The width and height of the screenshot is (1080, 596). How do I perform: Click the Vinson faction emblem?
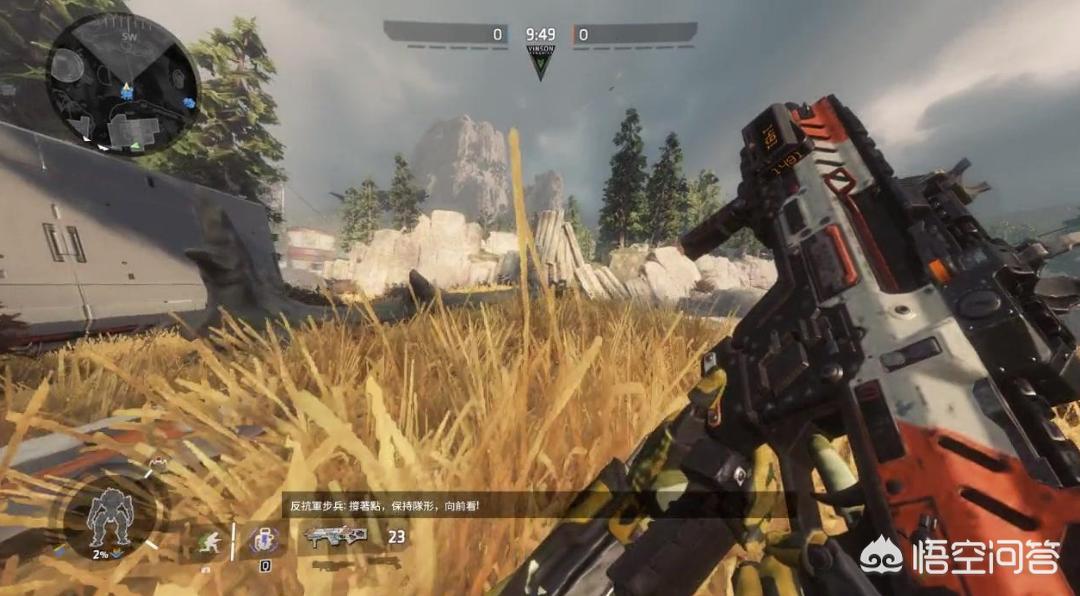[540, 61]
